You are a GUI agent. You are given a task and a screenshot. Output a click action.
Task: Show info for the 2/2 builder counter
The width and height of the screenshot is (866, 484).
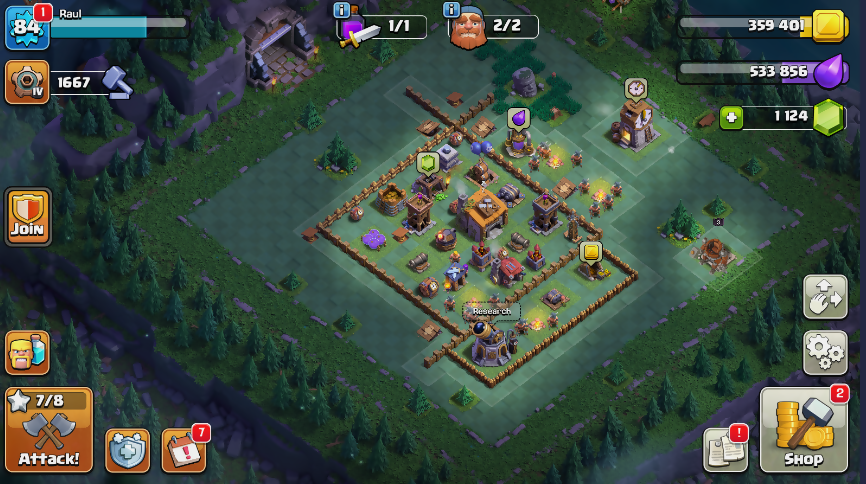(453, 10)
